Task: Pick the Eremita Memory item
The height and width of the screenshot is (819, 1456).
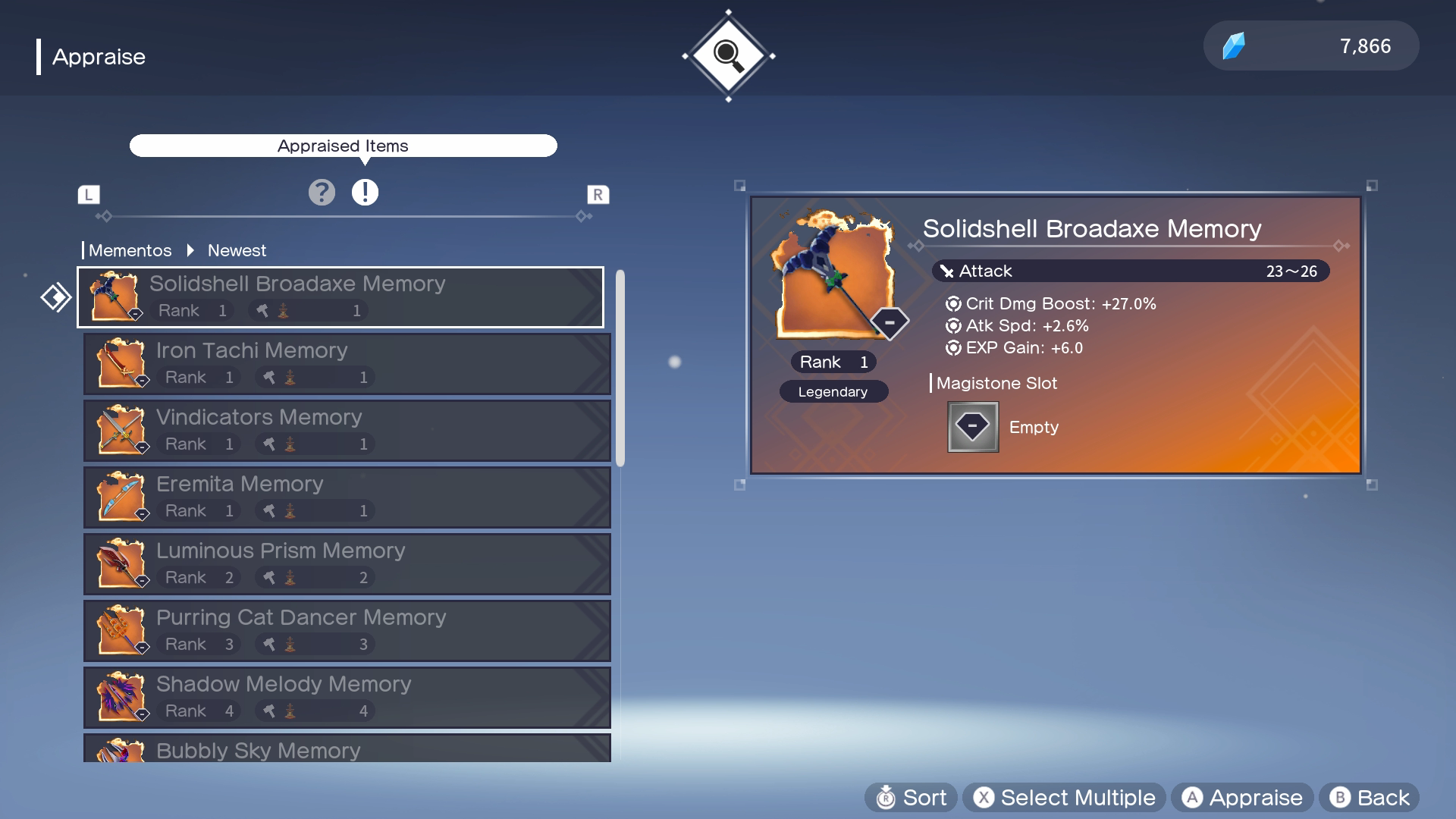Action: coord(347,497)
